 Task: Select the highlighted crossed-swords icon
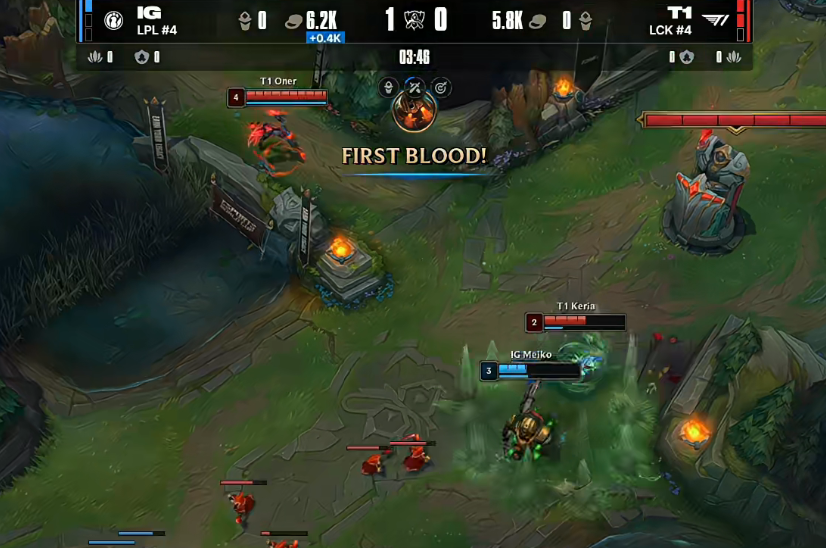[414, 88]
